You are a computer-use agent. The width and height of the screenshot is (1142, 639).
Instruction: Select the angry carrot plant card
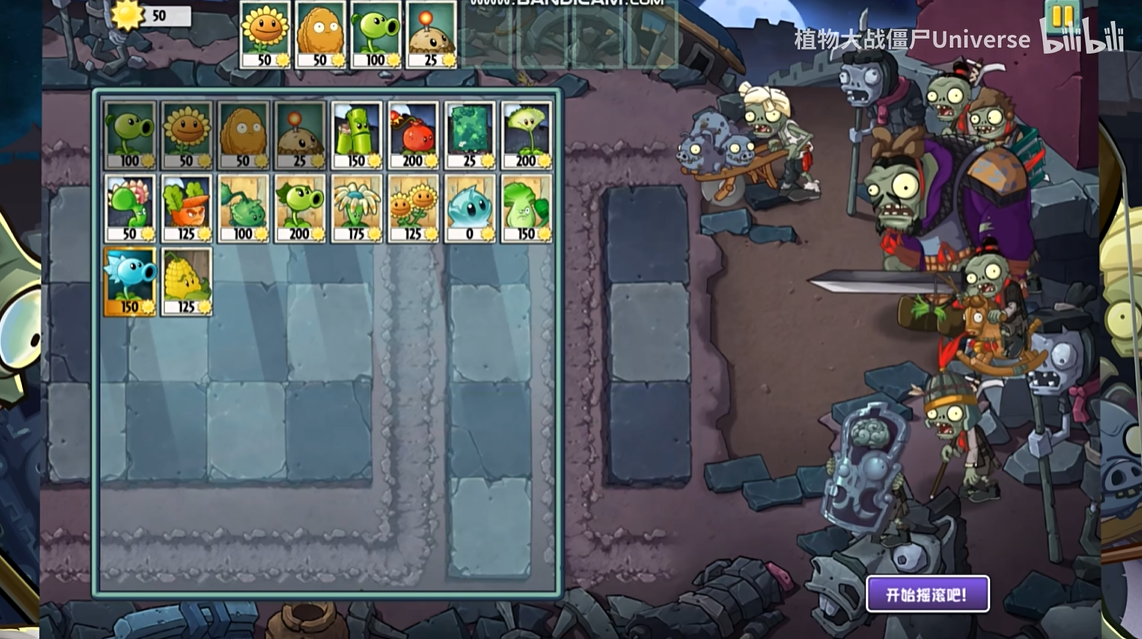[x=187, y=209]
